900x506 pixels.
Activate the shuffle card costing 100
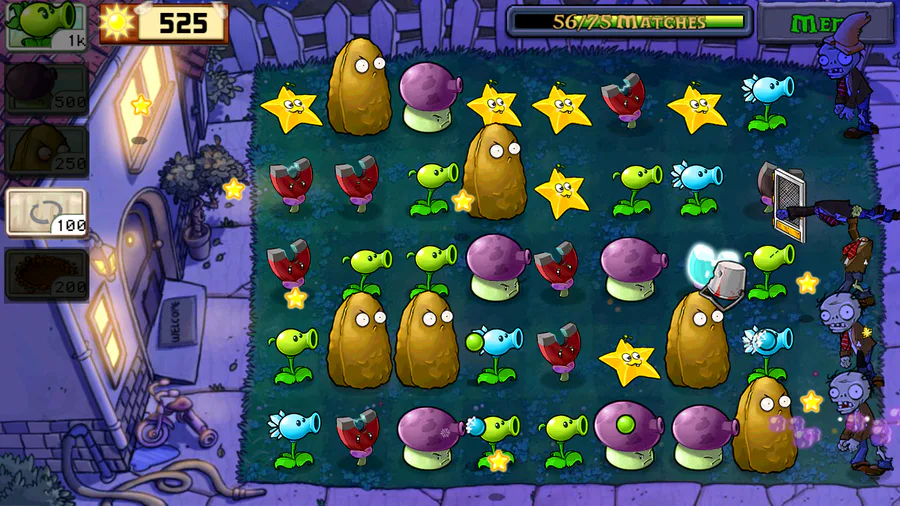46,212
